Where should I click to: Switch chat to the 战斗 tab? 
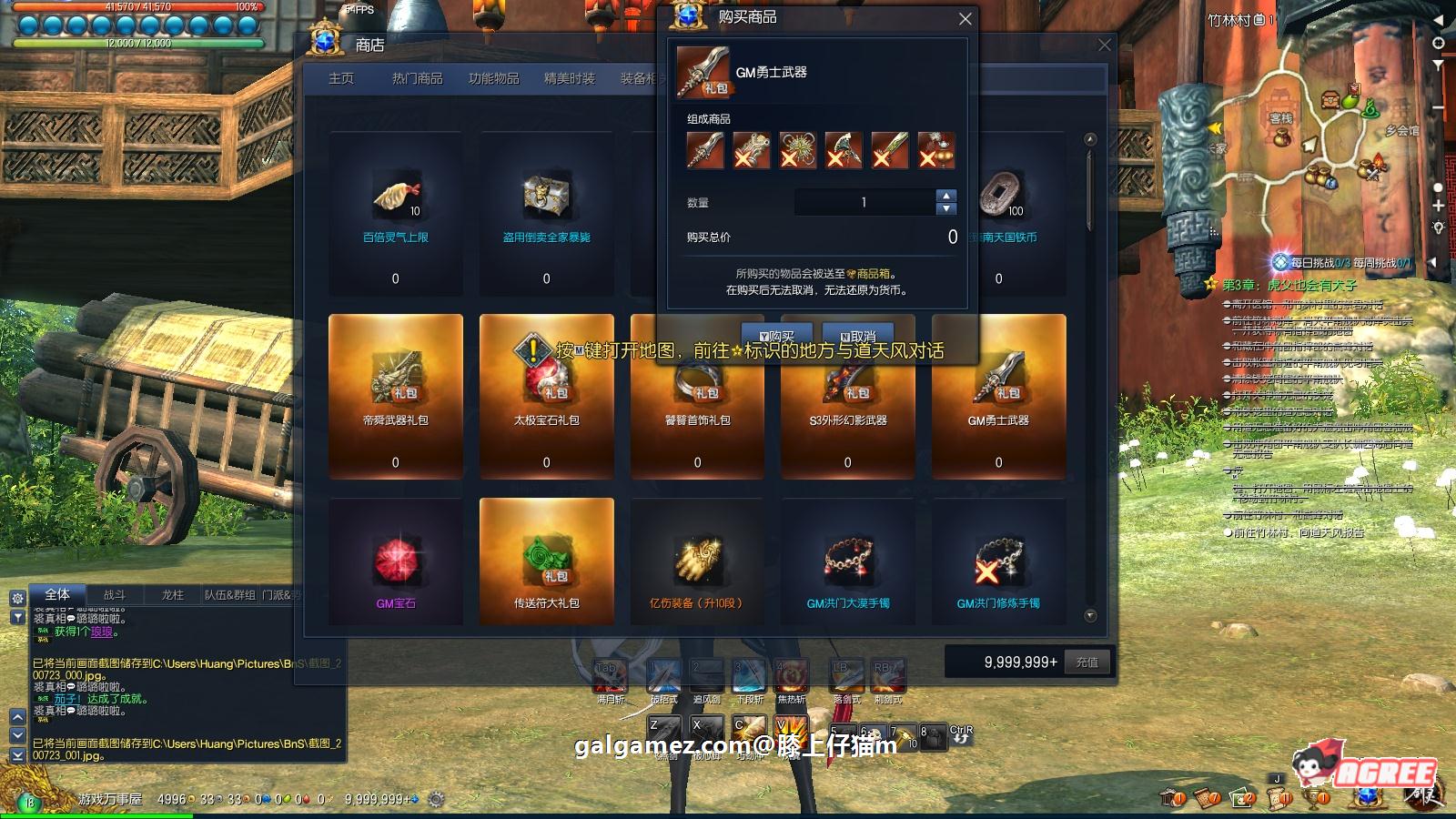pyautogui.click(x=115, y=595)
